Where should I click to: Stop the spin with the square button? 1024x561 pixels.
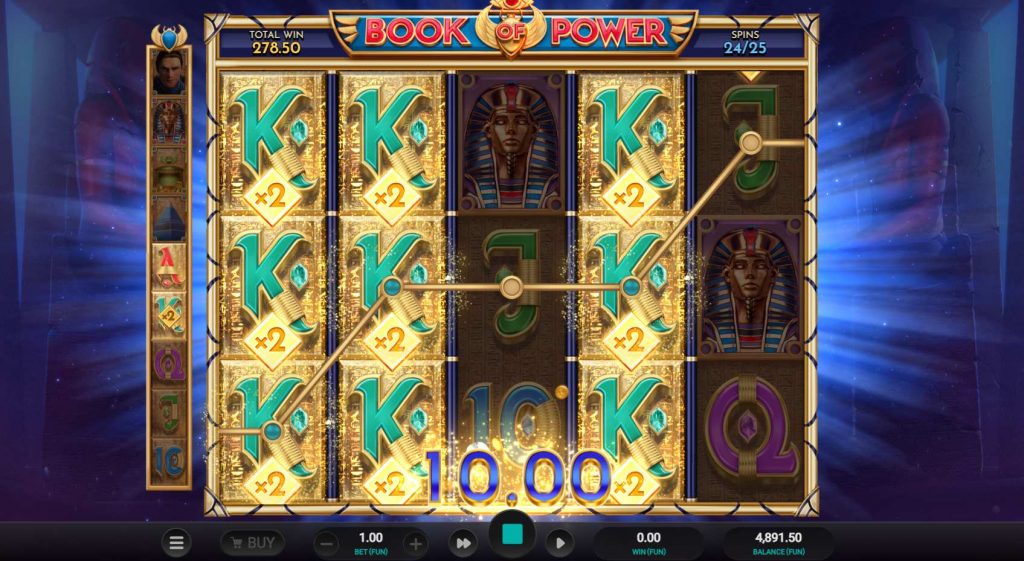(x=512, y=537)
